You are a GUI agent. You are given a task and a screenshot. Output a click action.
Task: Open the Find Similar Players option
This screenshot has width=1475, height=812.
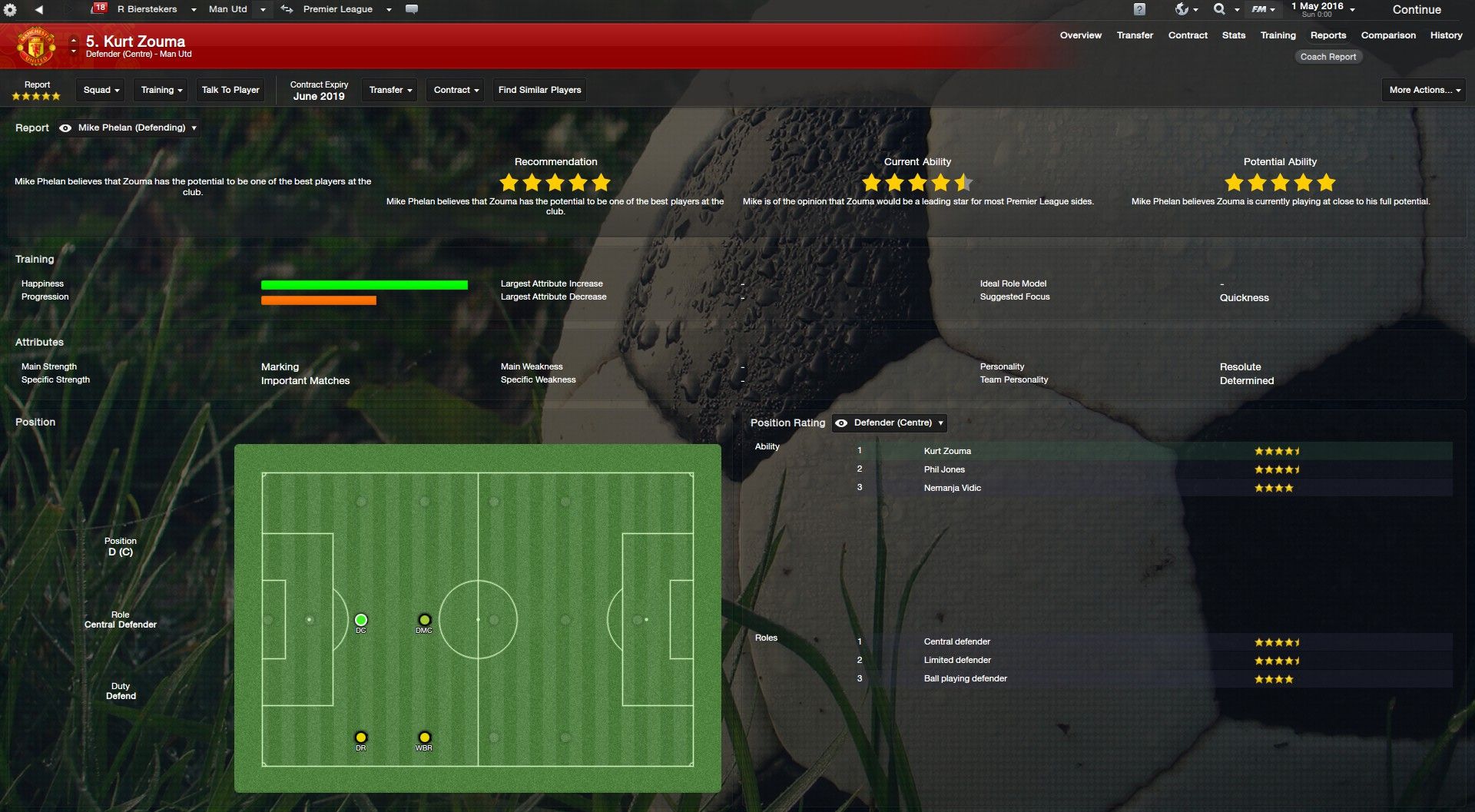click(x=539, y=90)
